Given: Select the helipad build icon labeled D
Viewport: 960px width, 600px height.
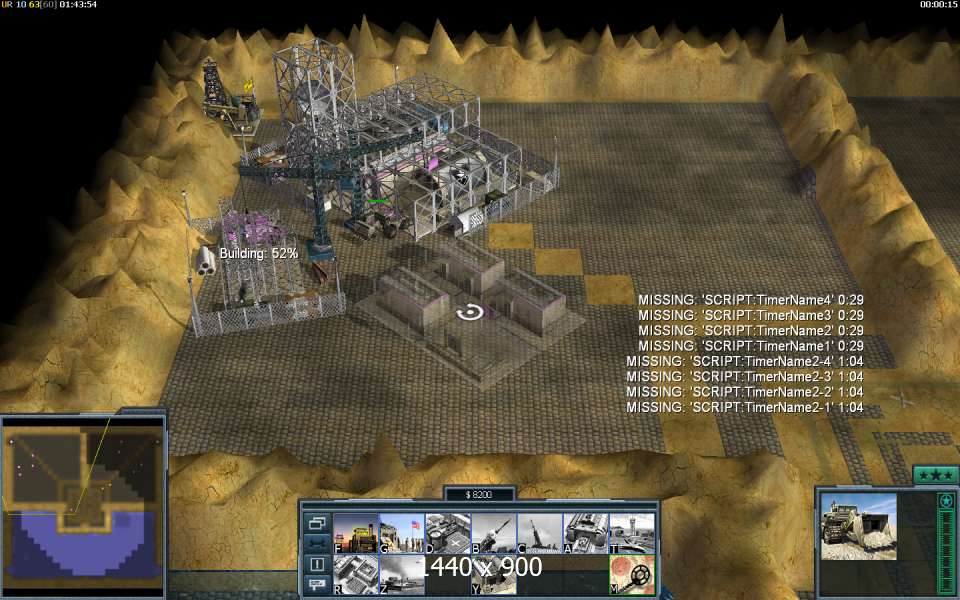Looking at the screenshot, I should [x=447, y=534].
